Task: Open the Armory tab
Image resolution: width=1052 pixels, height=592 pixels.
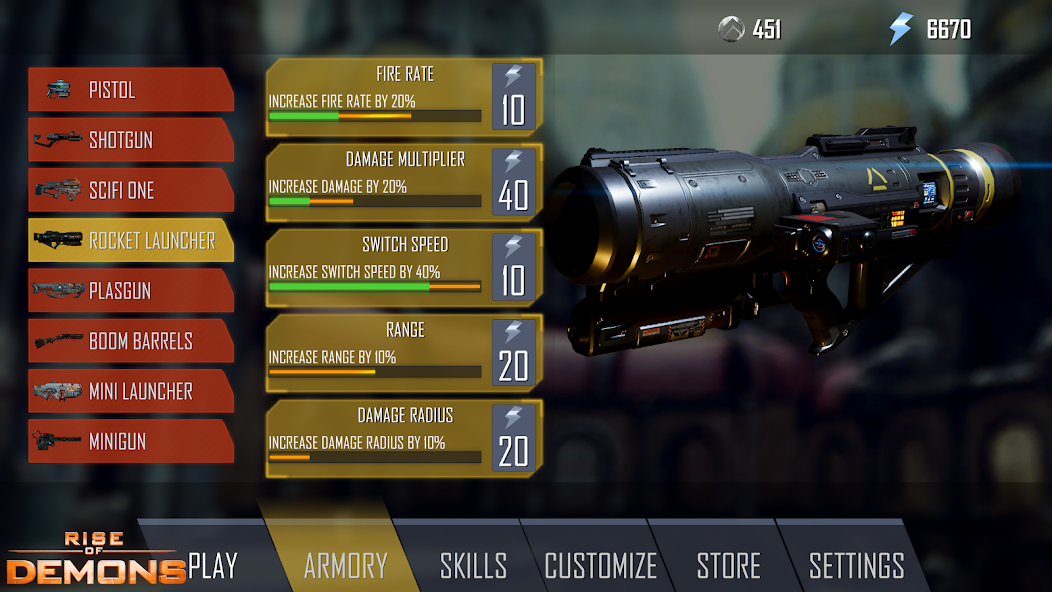Action: click(345, 565)
